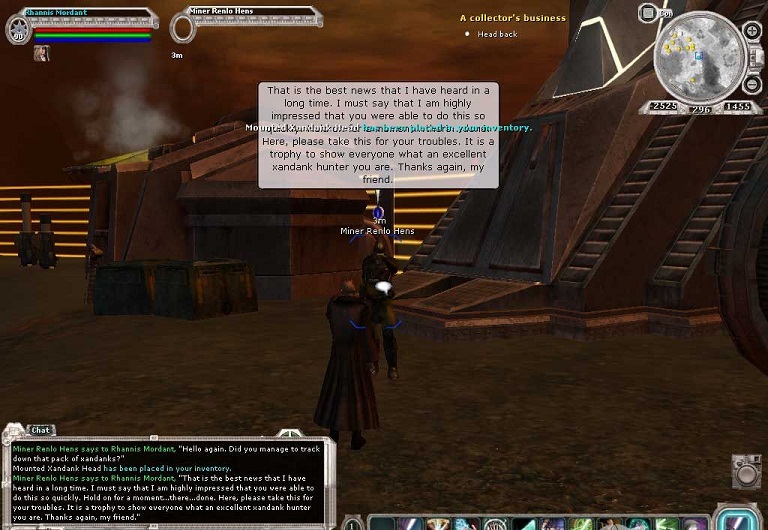Click the circular planet radar map
The image size is (768, 530).
698,56
